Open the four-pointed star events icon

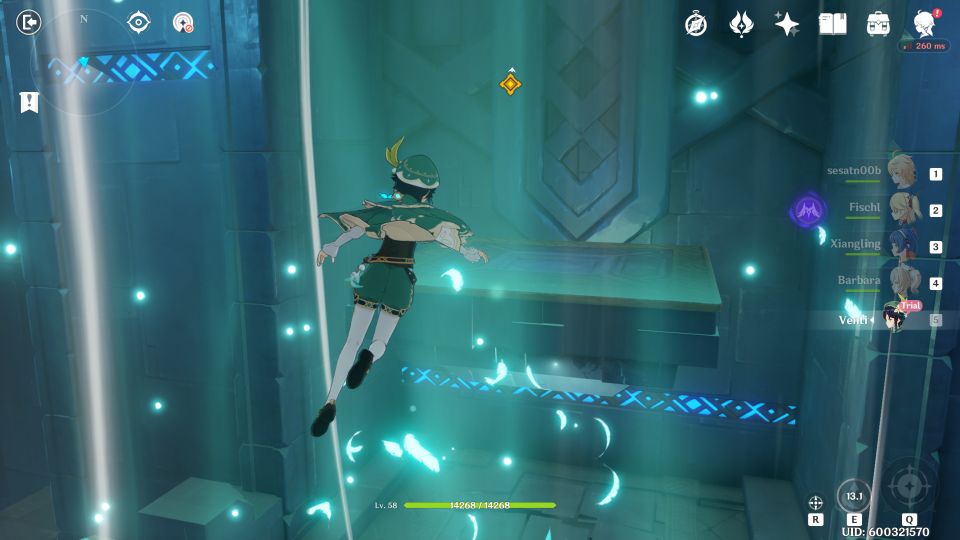pyautogui.click(x=787, y=24)
